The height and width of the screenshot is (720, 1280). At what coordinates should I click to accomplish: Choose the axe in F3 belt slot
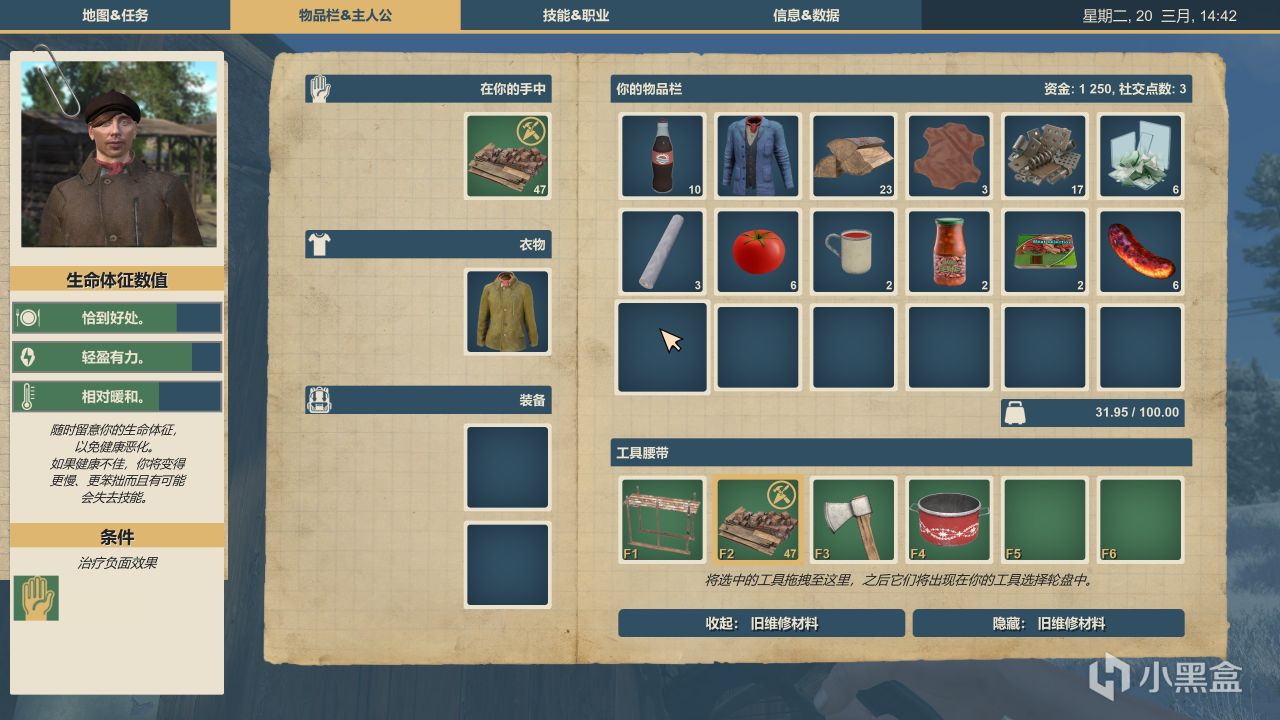[853, 520]
